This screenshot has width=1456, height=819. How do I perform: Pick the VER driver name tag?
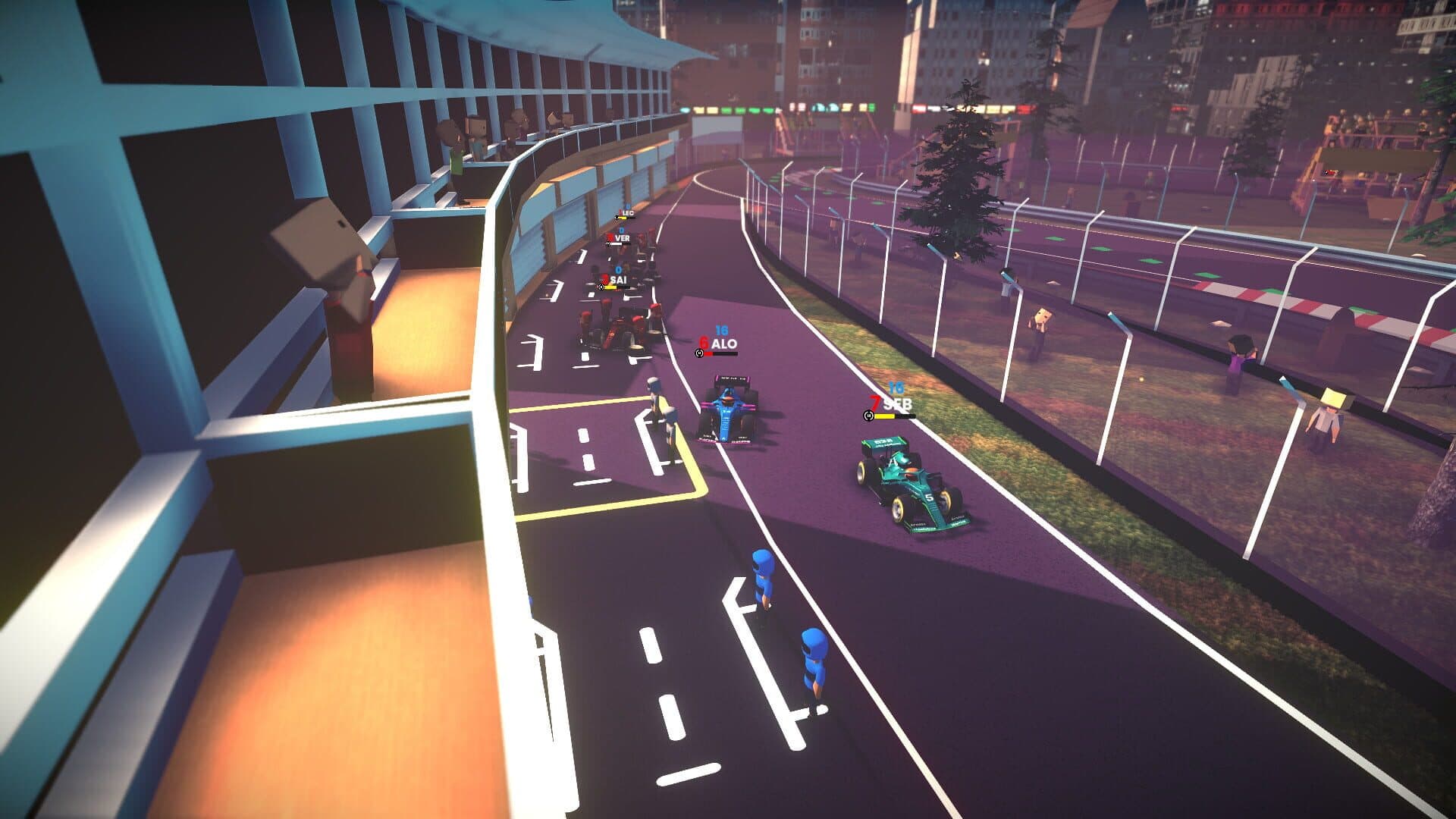[622, 238]
